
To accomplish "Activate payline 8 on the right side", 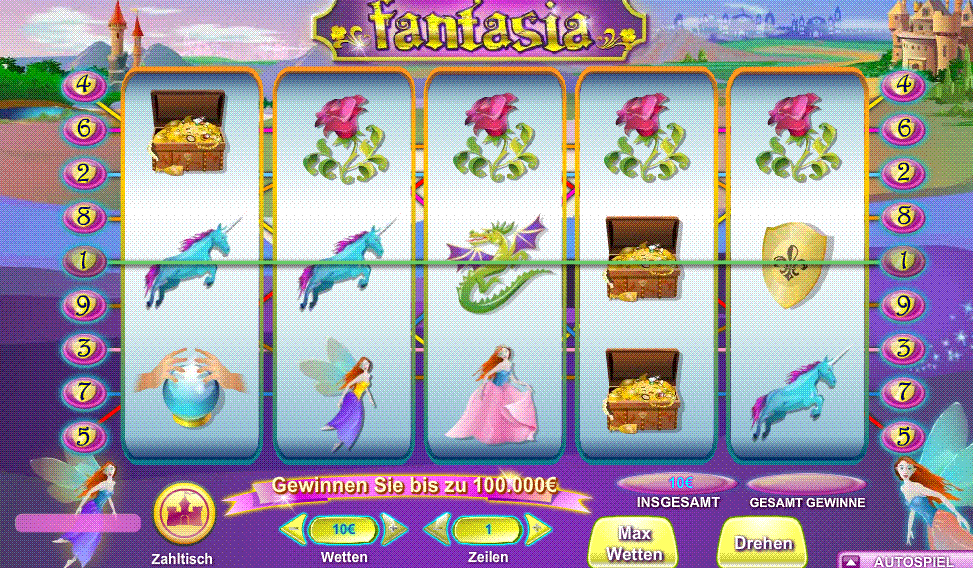I will [x=903, y=216].
